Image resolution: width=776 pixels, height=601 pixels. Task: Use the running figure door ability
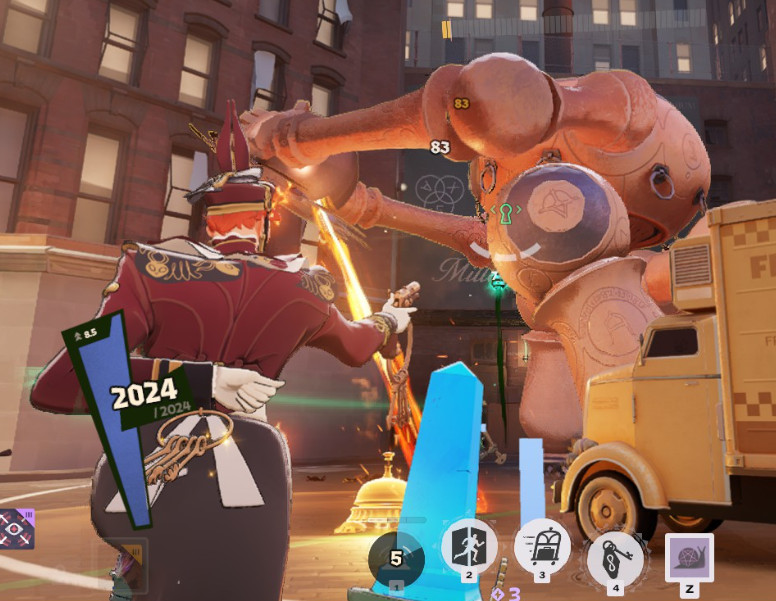click(469, 547)
